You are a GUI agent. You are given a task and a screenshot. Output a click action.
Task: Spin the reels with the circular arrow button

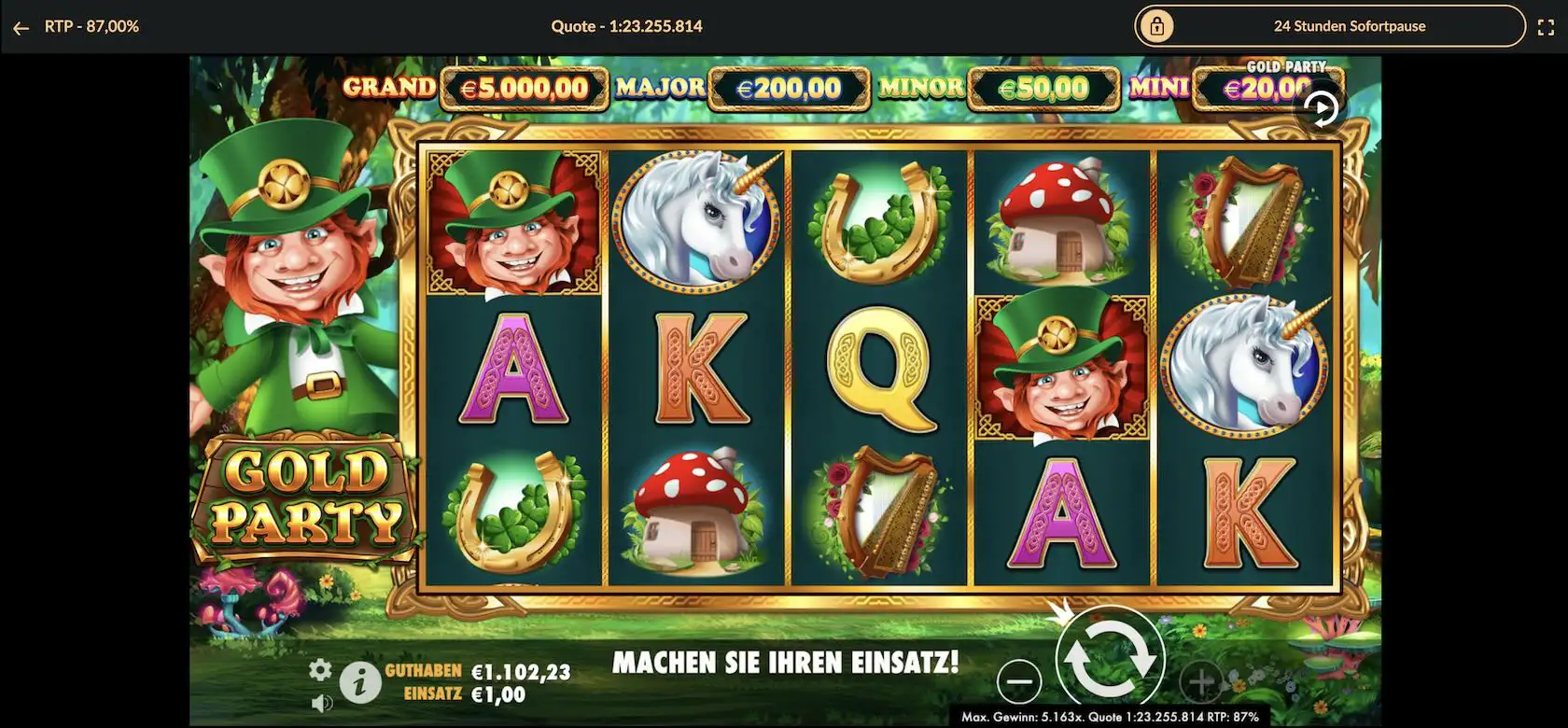pos(1110,659)
